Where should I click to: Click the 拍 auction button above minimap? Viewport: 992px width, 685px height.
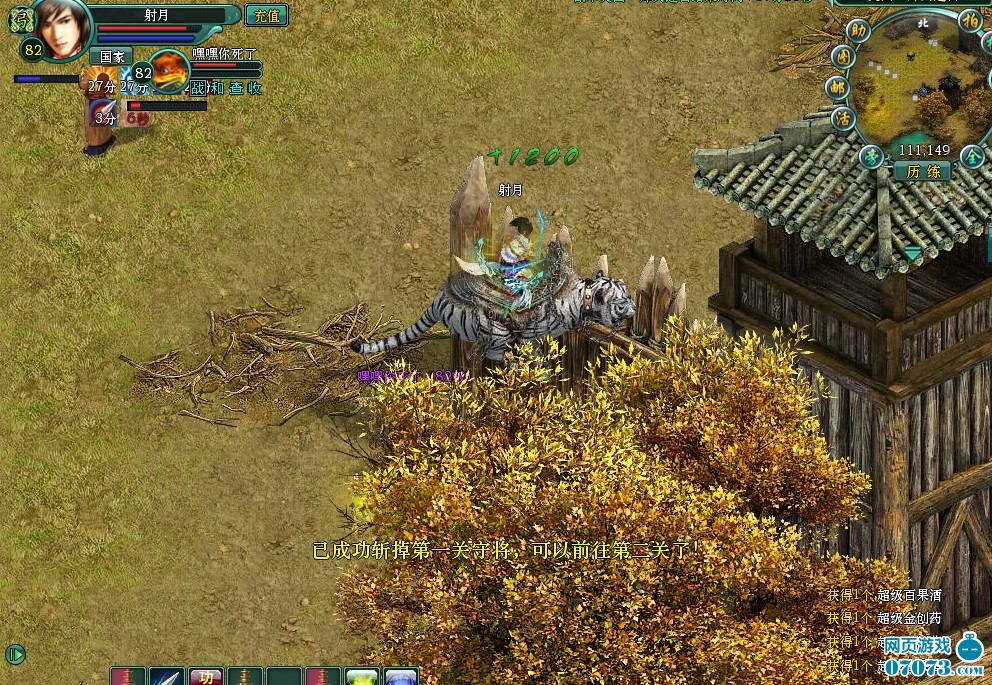click(x=969, y=20)
